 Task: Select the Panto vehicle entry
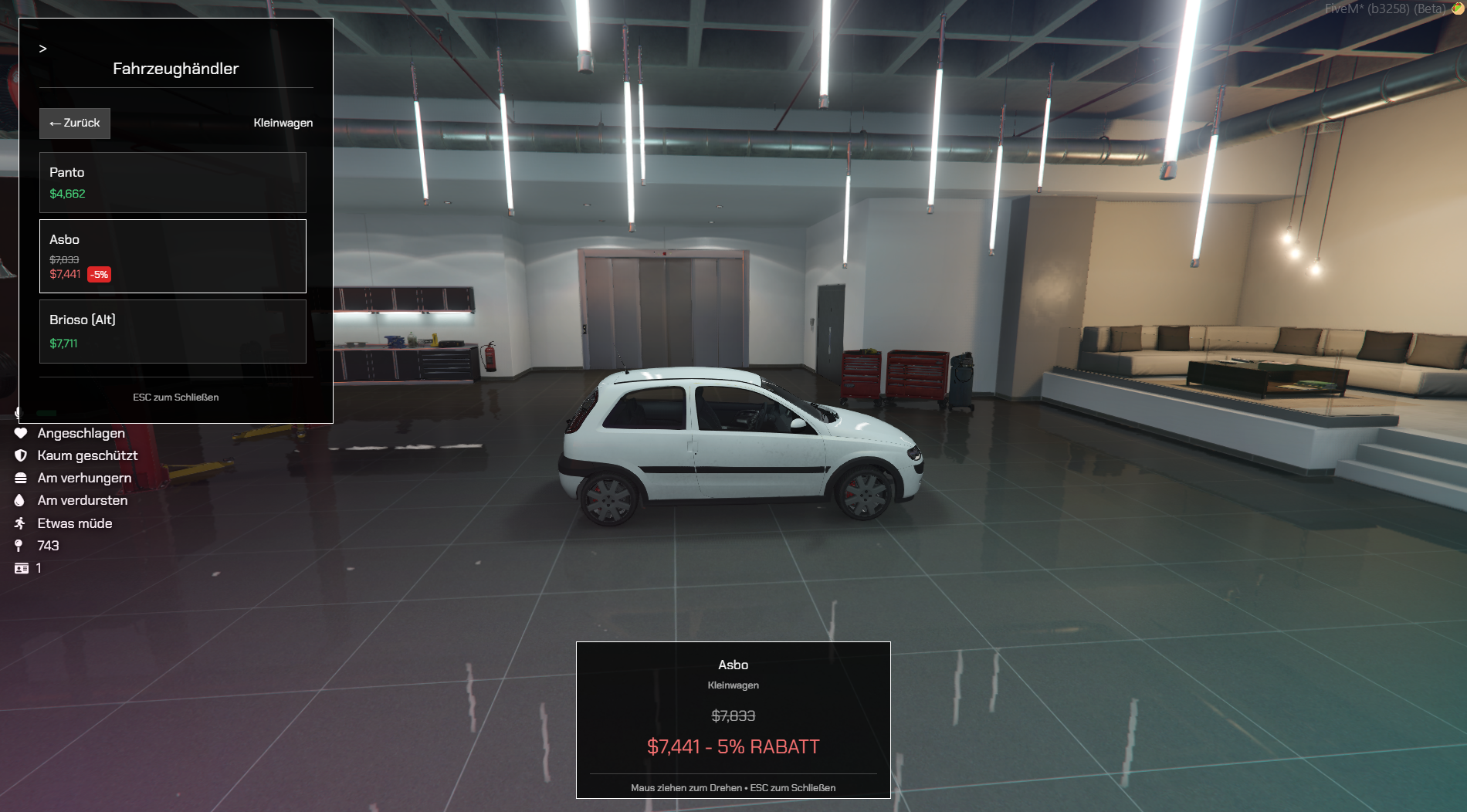pos(173,183)
